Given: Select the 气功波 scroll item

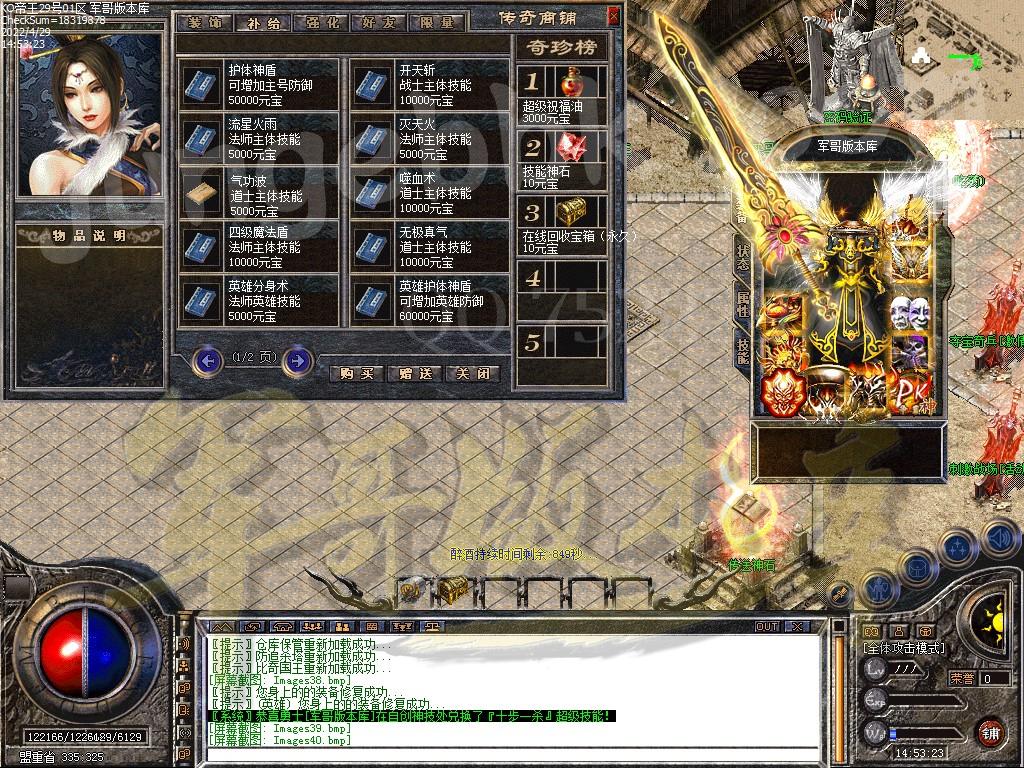Looking at the screenshot, I should (203, 194).
